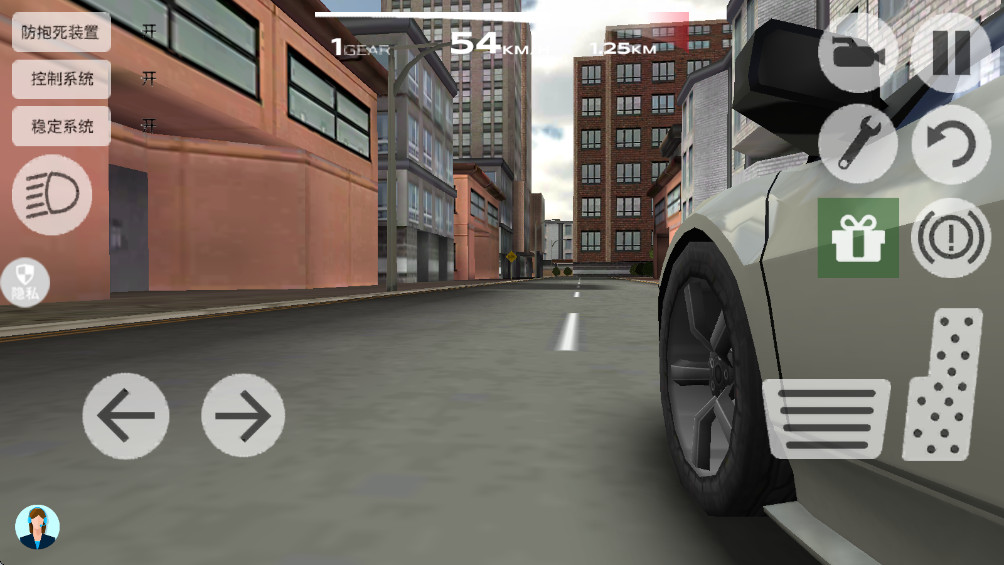The image size is (1004, 565).
Task: Open the 隐私 privacy shield icon
Action: [x=25, y=282]
